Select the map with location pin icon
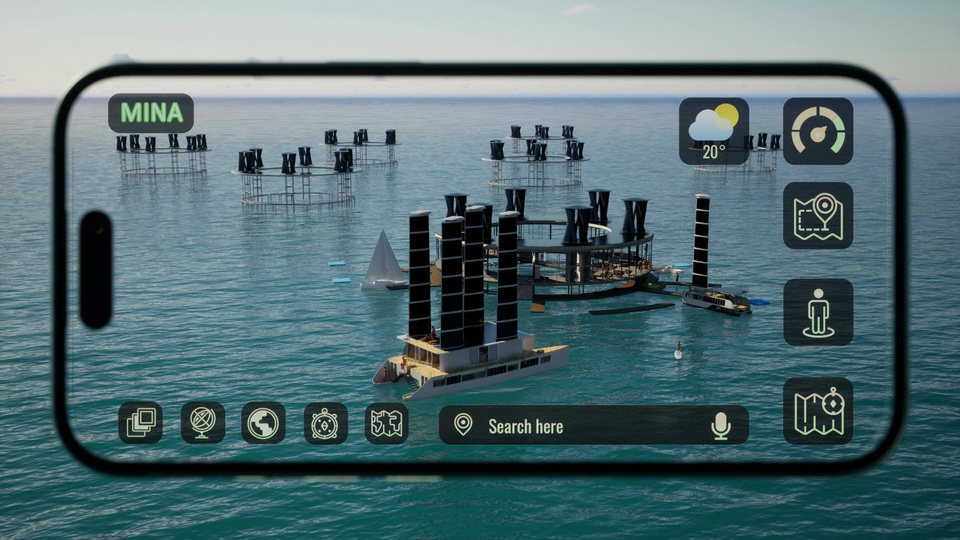960x540 pixels. 818,215
